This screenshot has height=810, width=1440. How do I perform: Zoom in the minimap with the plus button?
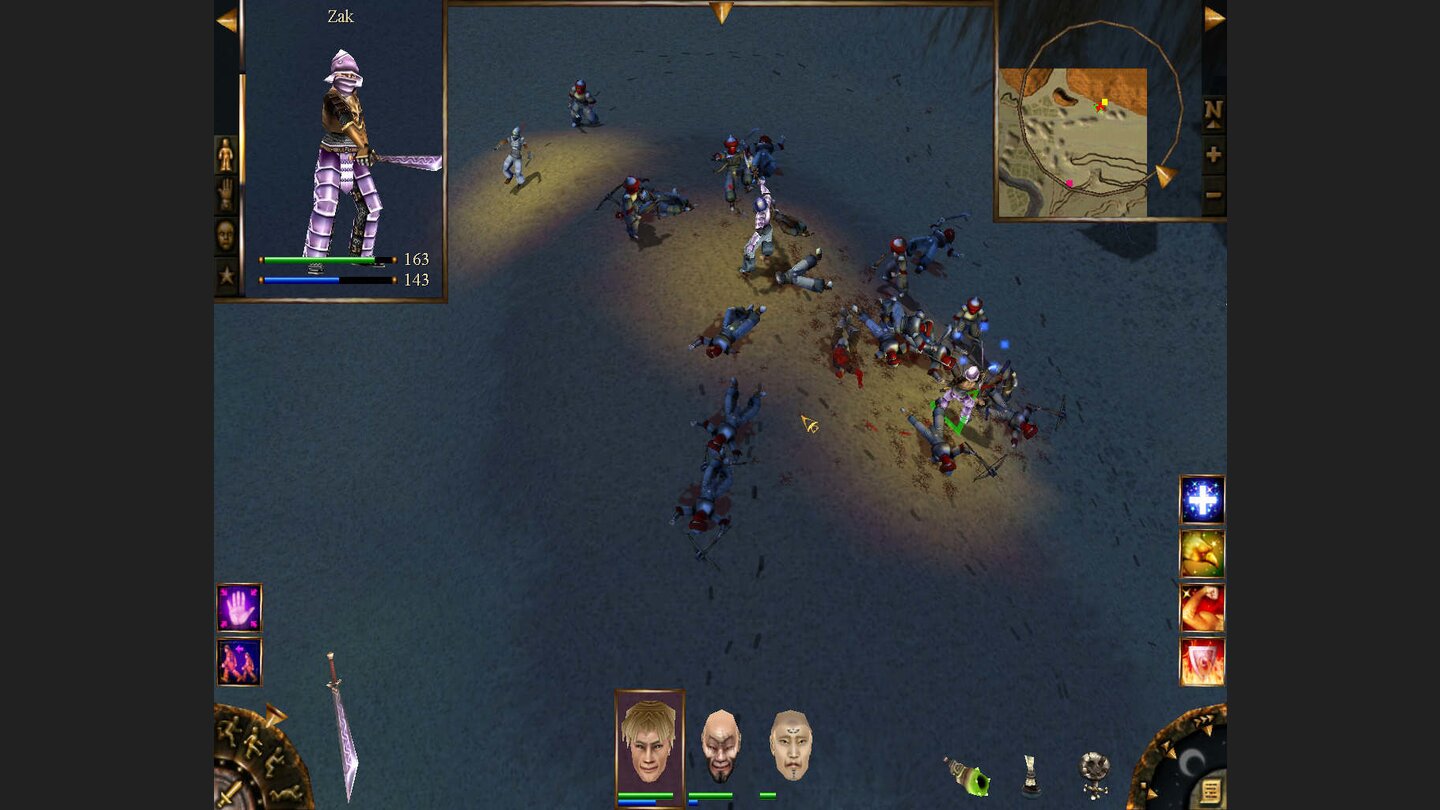tap(1211, 156)
